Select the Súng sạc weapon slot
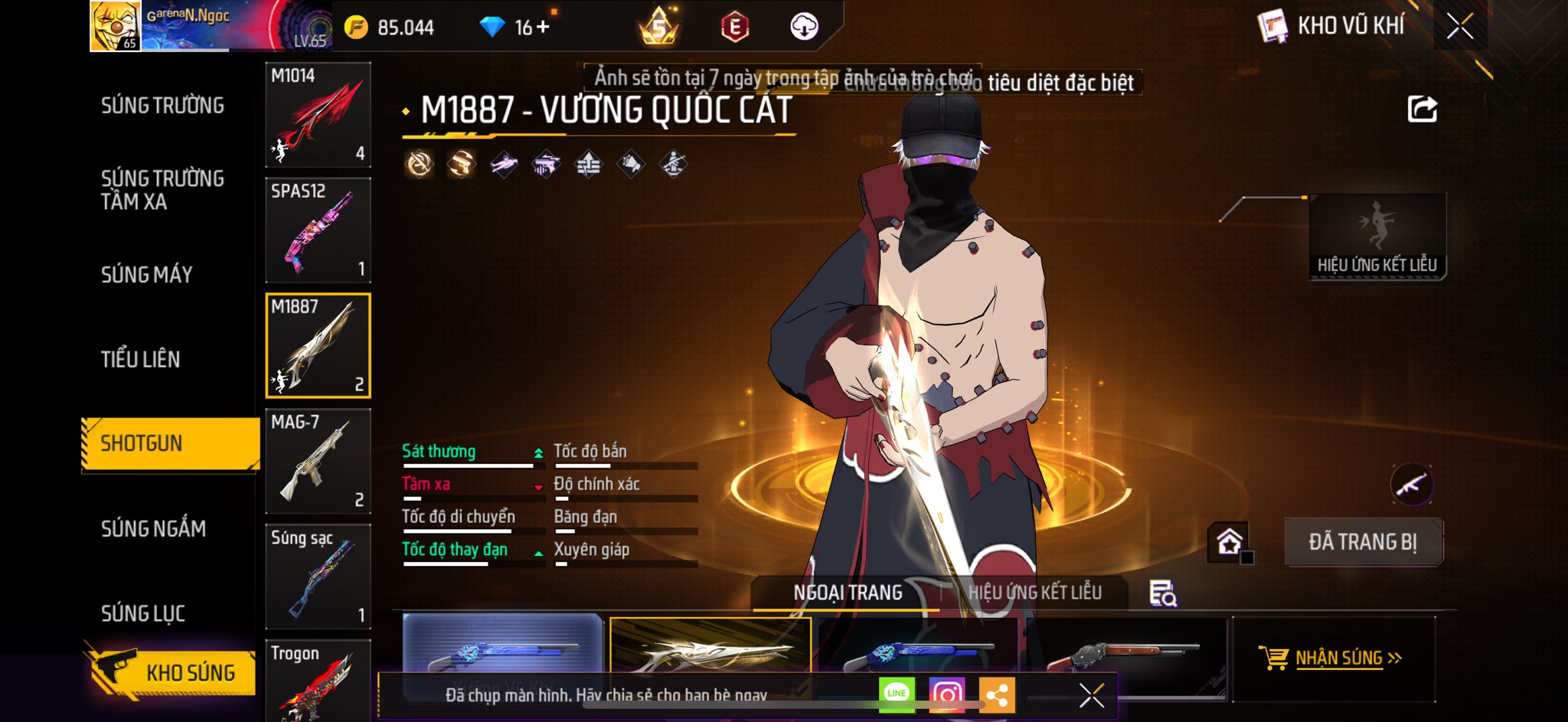Image resolution: width=1568 pixels, height=722 pixels. 318,577
